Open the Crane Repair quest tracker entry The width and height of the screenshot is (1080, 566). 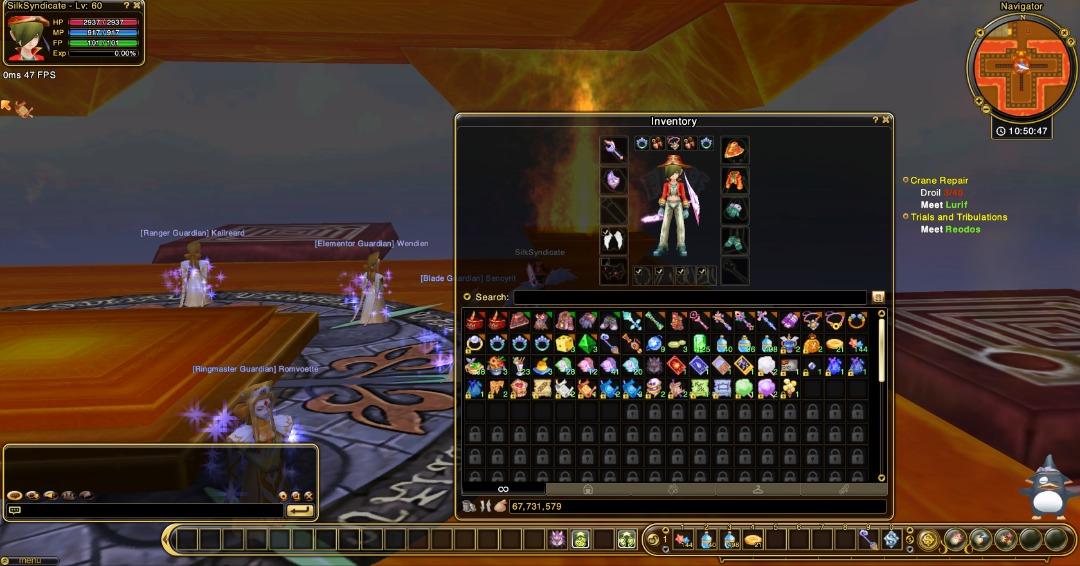click(x=939, y=181)
